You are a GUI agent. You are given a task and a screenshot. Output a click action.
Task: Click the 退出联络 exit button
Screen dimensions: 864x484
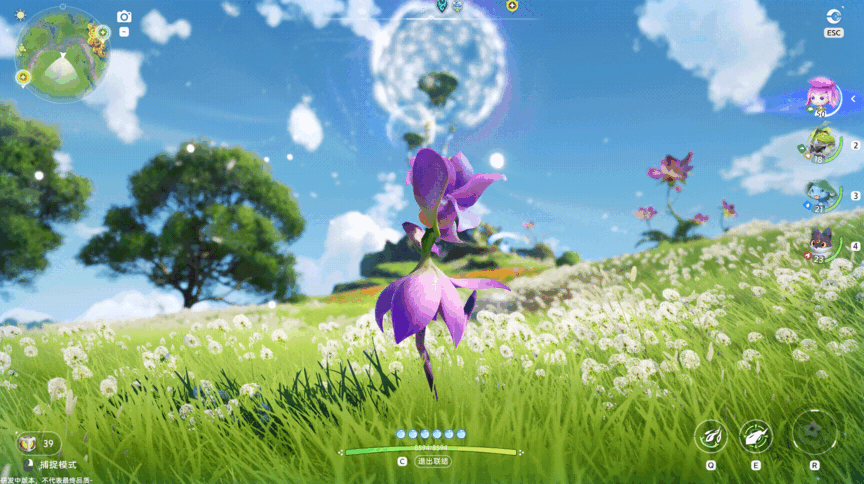coord(433,462)
